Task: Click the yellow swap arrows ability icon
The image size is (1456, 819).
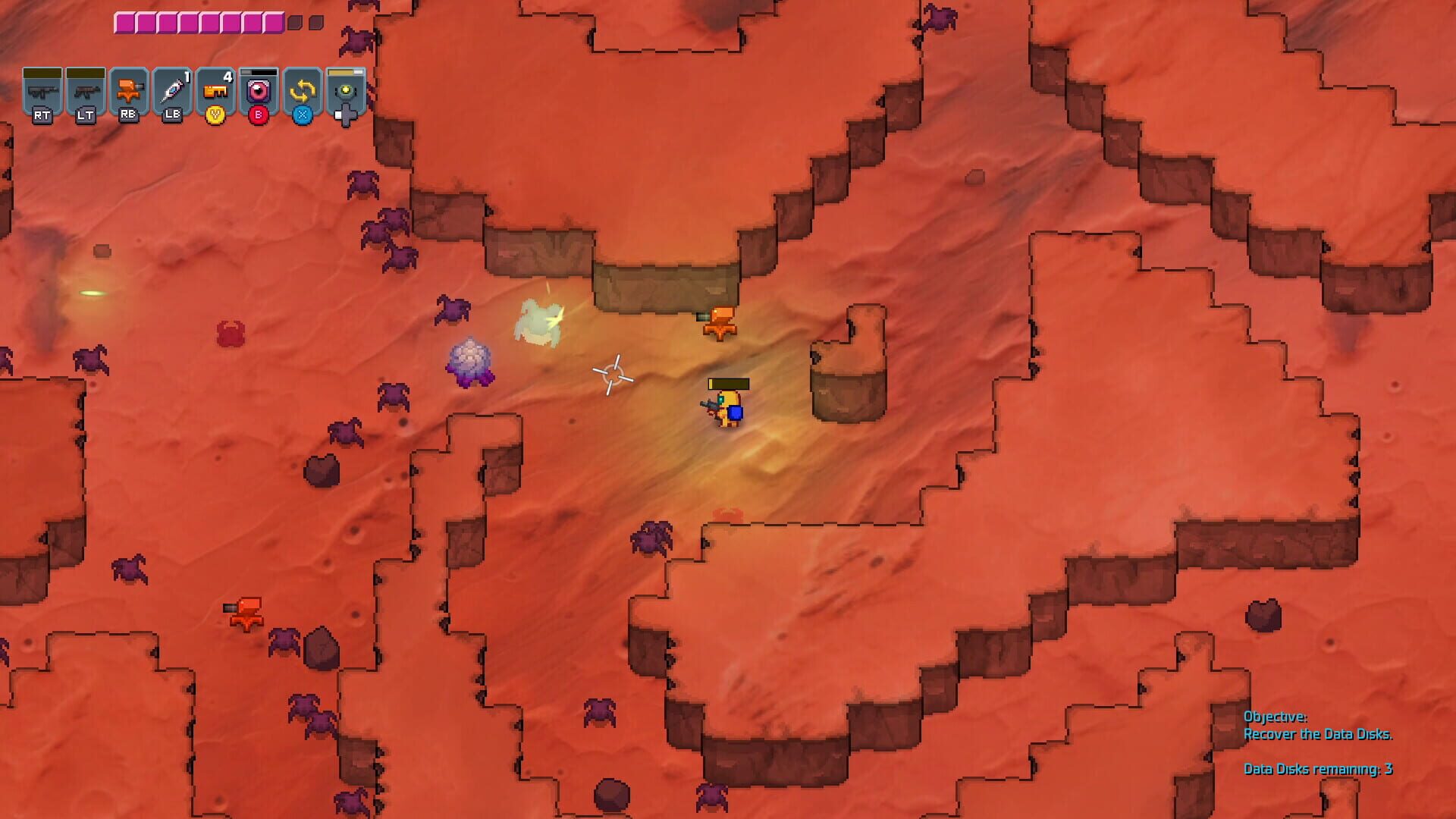Action: point(301,91)
